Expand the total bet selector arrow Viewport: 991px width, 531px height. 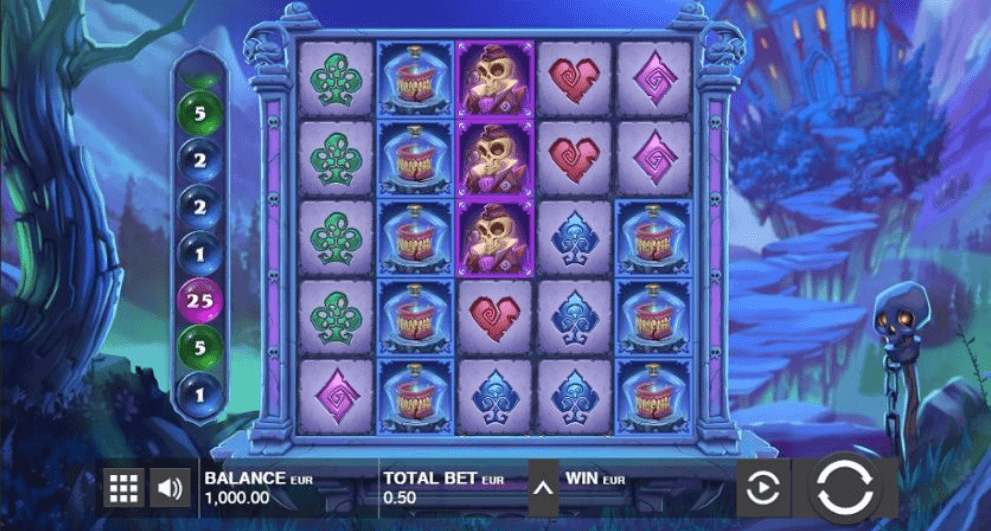pyautogui.click(x=543, y=488)
